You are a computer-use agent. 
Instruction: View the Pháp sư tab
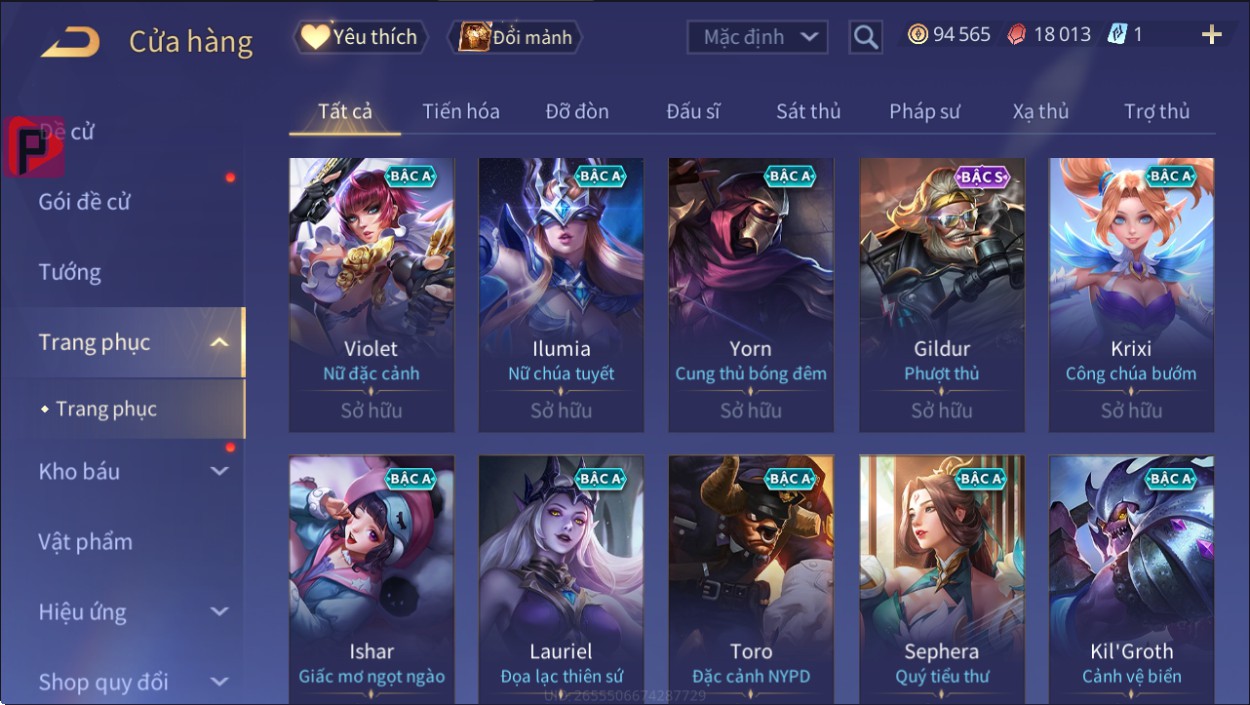(x=924, y=112)
